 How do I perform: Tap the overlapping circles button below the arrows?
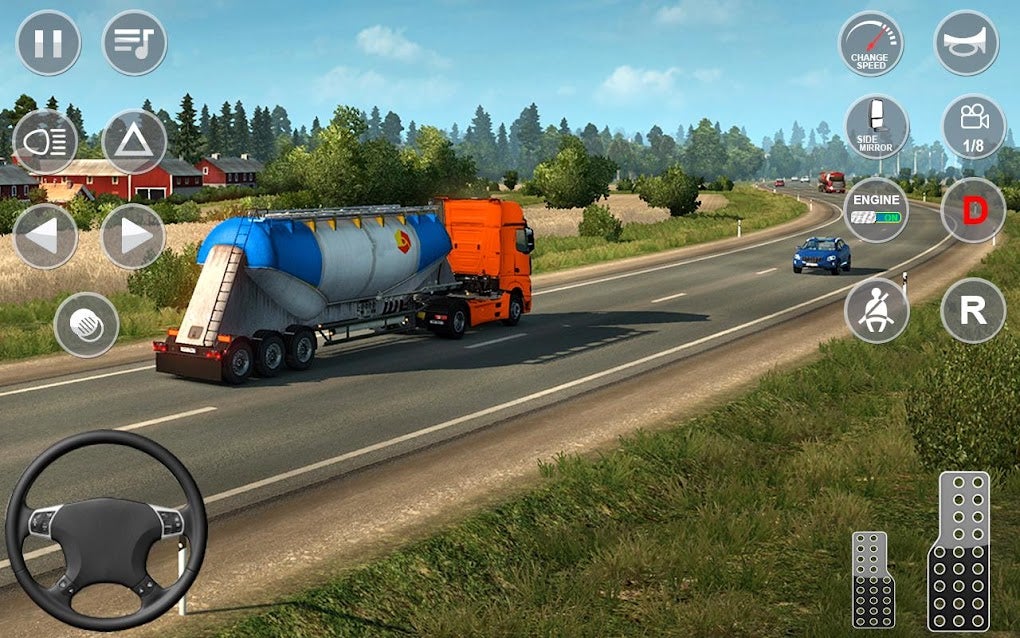pyautogui.click(x=86, y=325)
